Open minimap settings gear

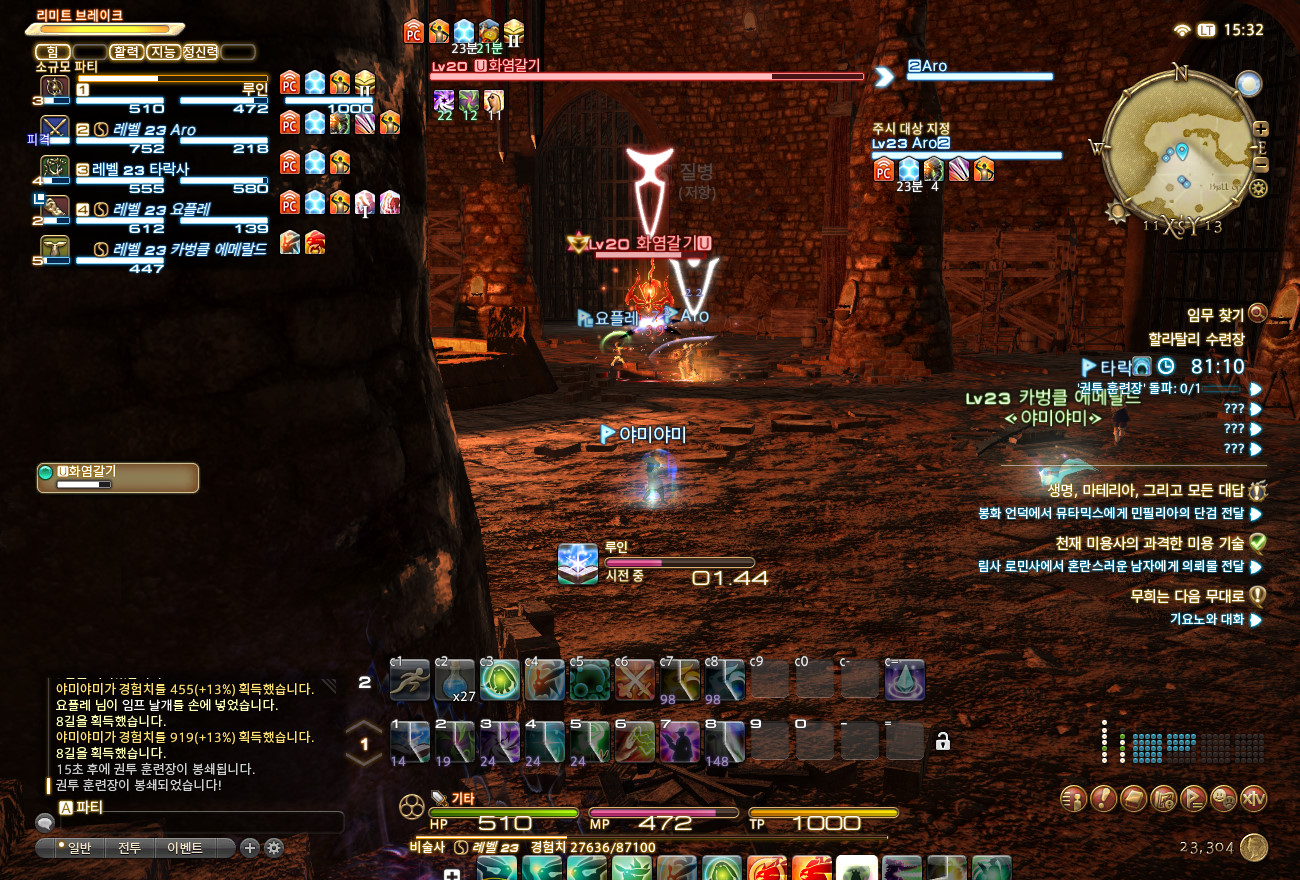click(x=1259, y=188)
